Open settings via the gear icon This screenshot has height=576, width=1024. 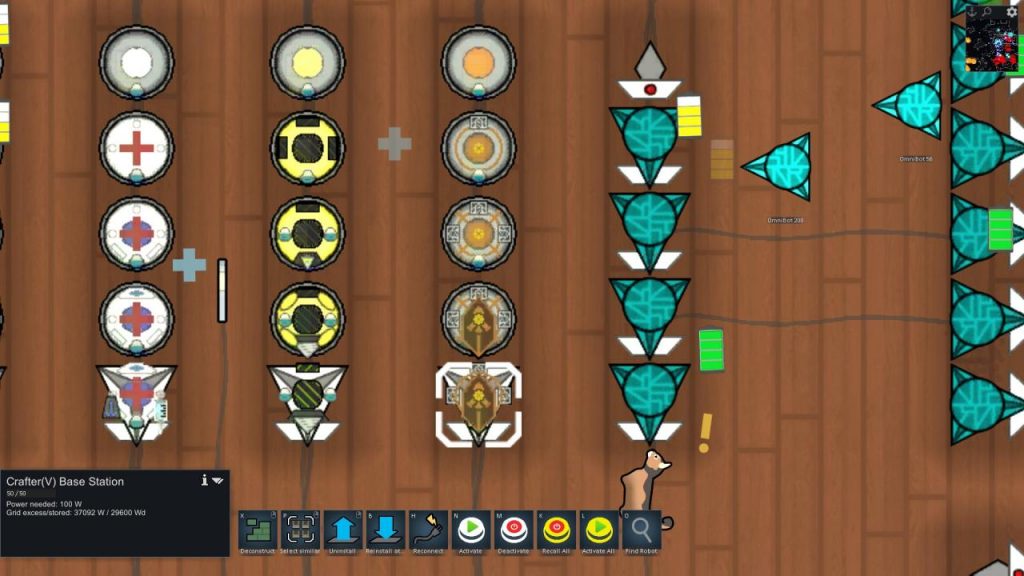point(1012,11)
